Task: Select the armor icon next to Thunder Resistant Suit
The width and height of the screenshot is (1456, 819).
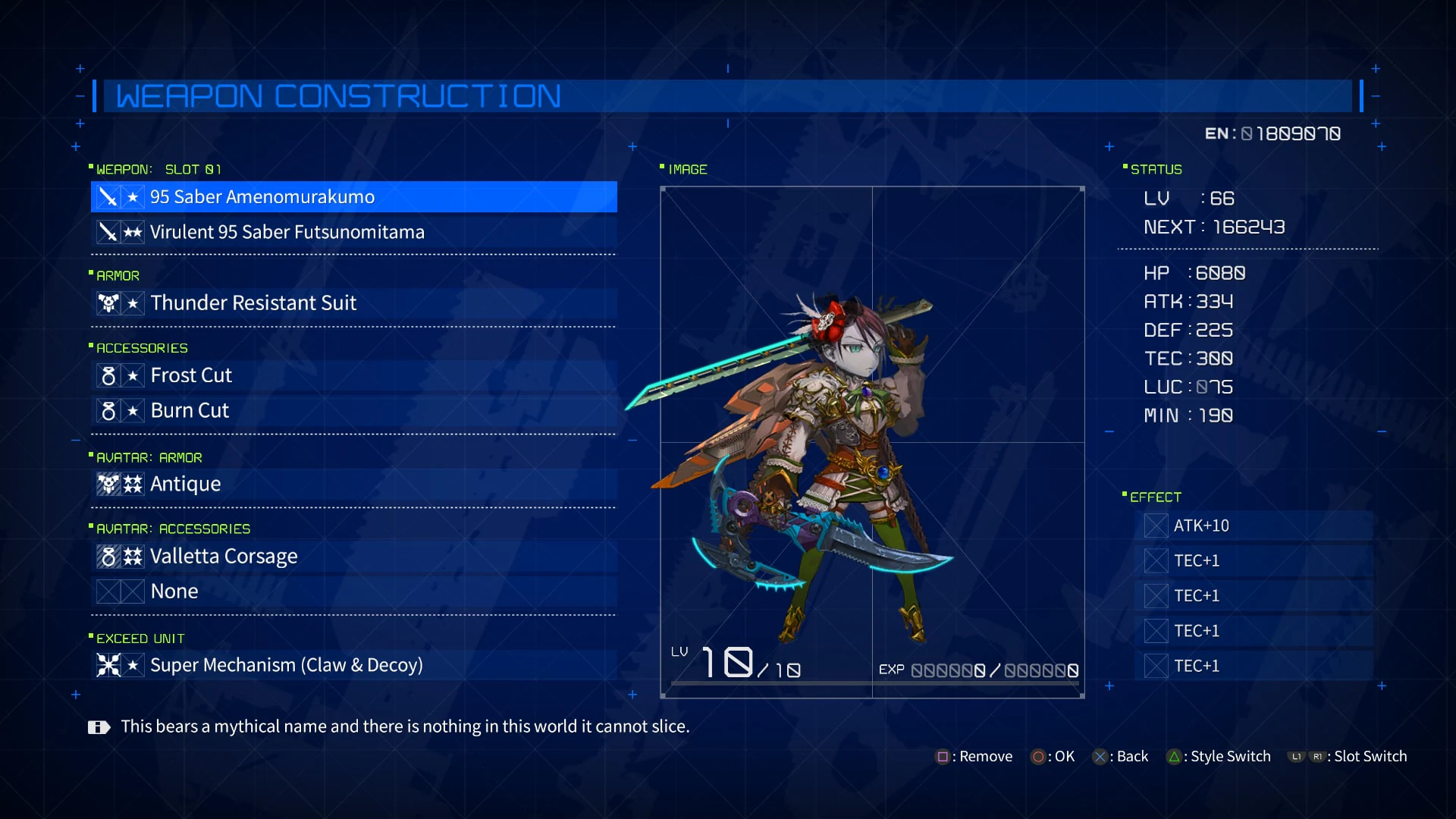Action: coord(111,303)
